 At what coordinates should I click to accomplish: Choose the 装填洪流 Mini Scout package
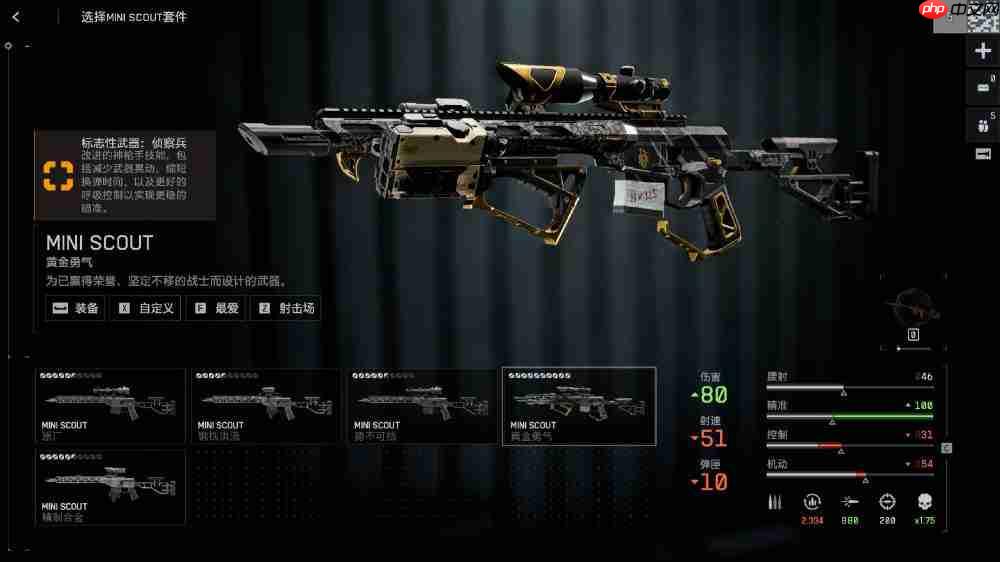click(267, 406)
